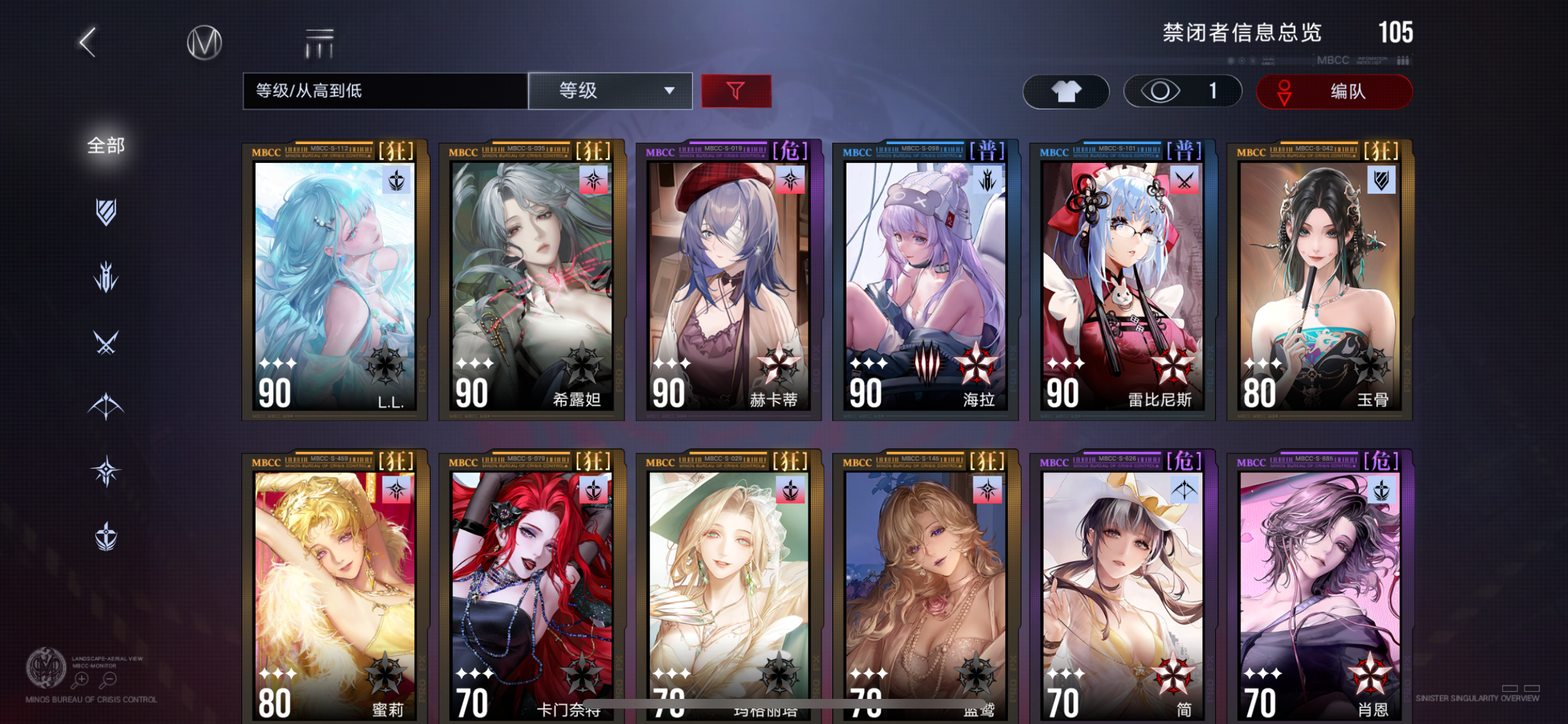
Task: Select the shield class filter icon
Action: [x=105, y=212]
